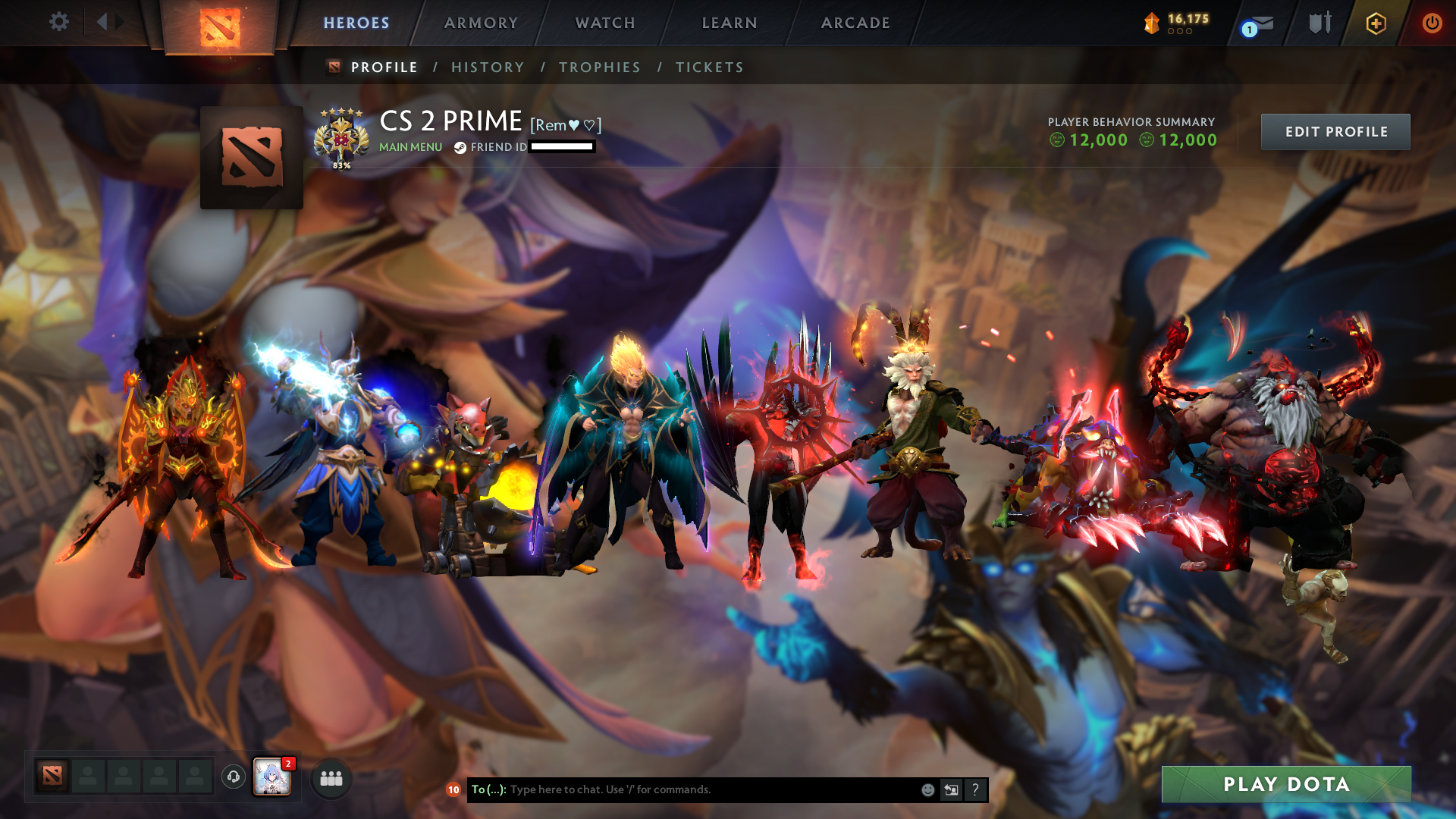Image resolution: width=1456 pixels, height=819 pixels.
Task: Switch to the HISTORY tab
Action: (x=488, y=67)
